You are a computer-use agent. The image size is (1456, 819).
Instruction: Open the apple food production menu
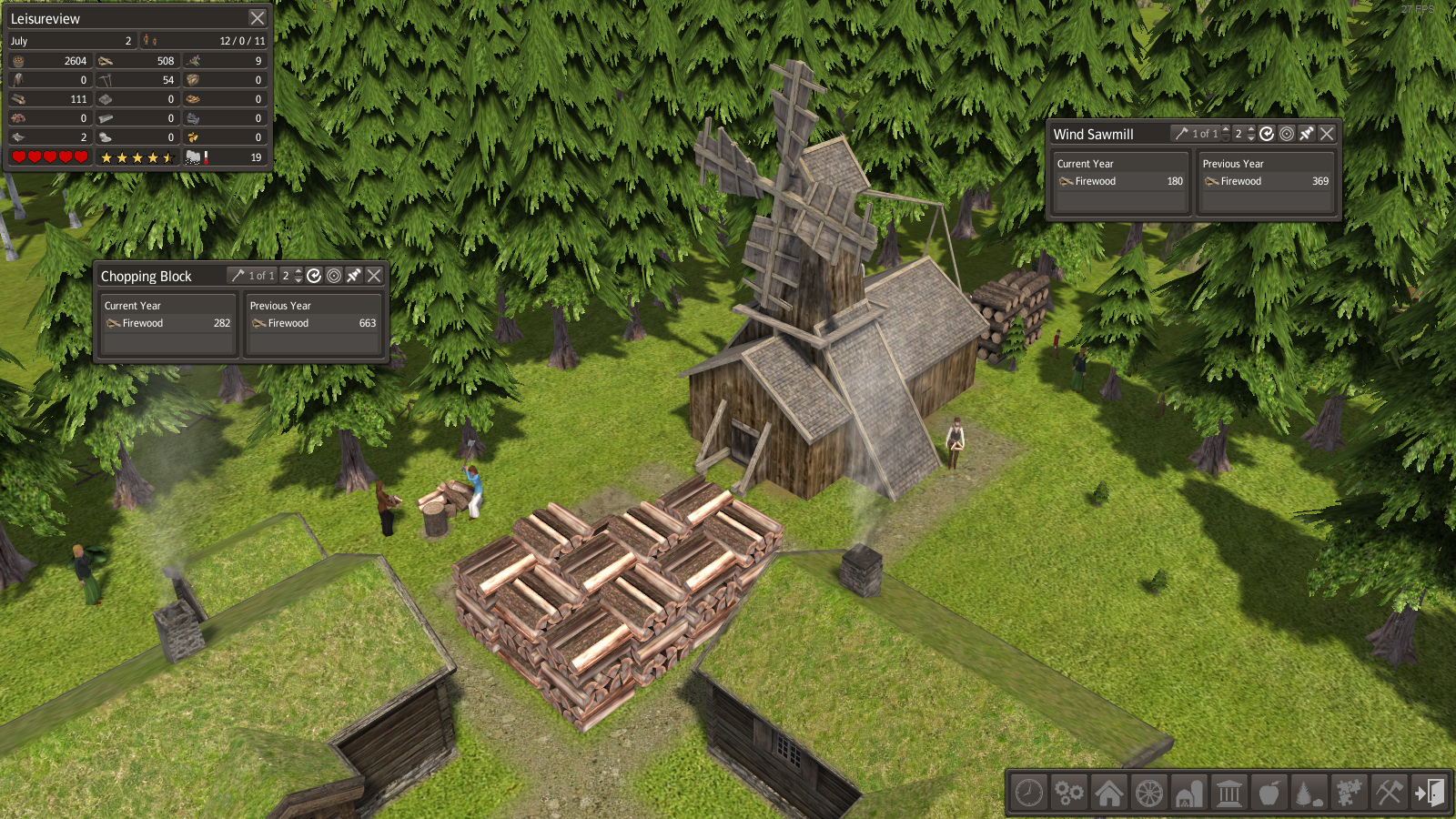[x=1269, y=793]
